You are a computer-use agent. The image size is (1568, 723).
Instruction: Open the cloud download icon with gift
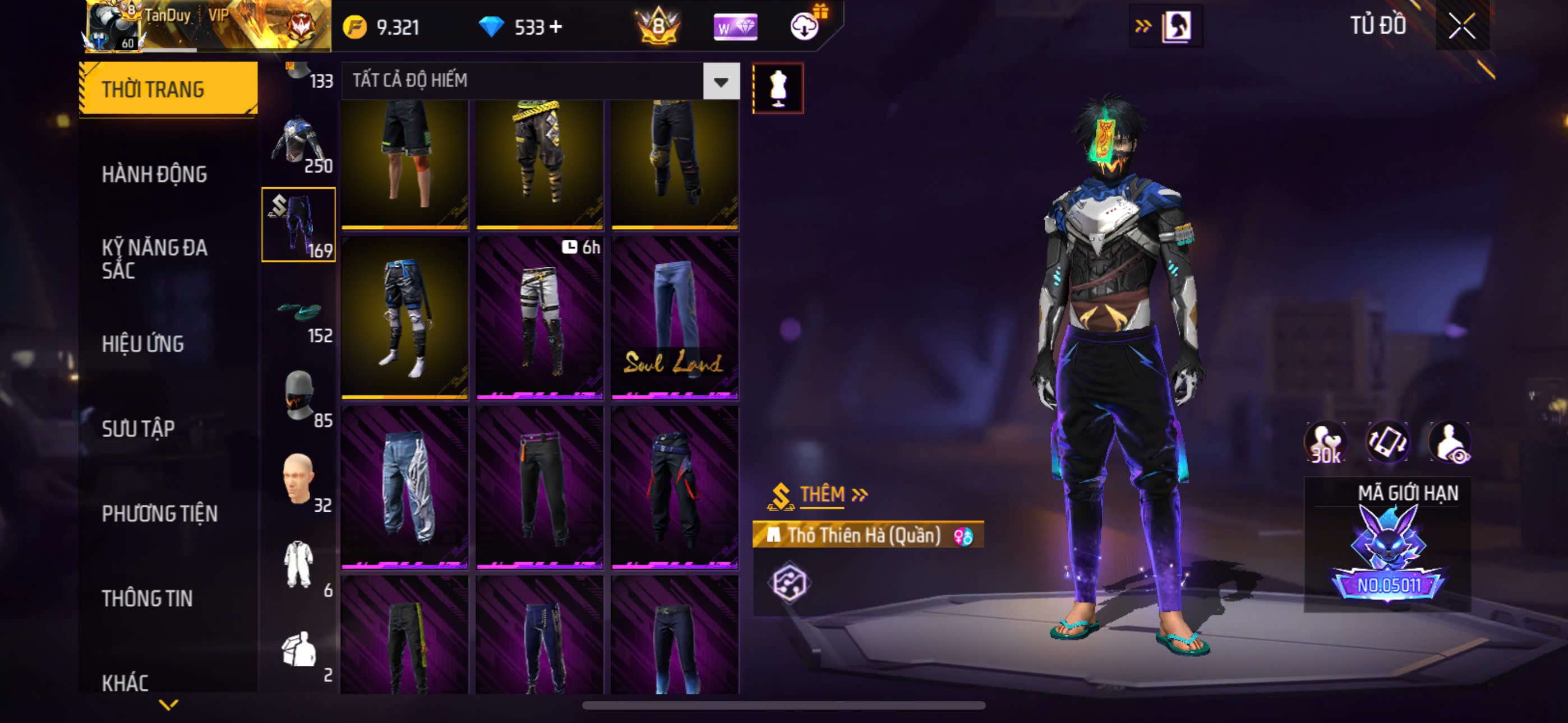tap(806, 26)
